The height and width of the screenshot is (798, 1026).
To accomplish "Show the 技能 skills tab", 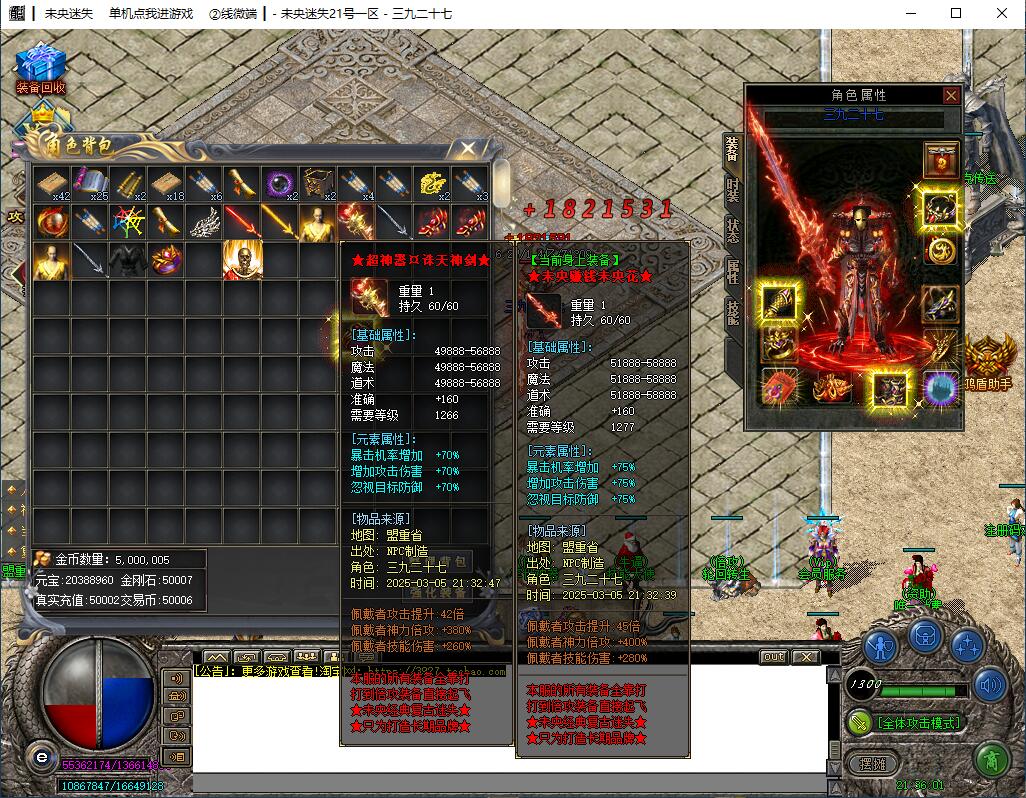I will click(x=732, y=314).
